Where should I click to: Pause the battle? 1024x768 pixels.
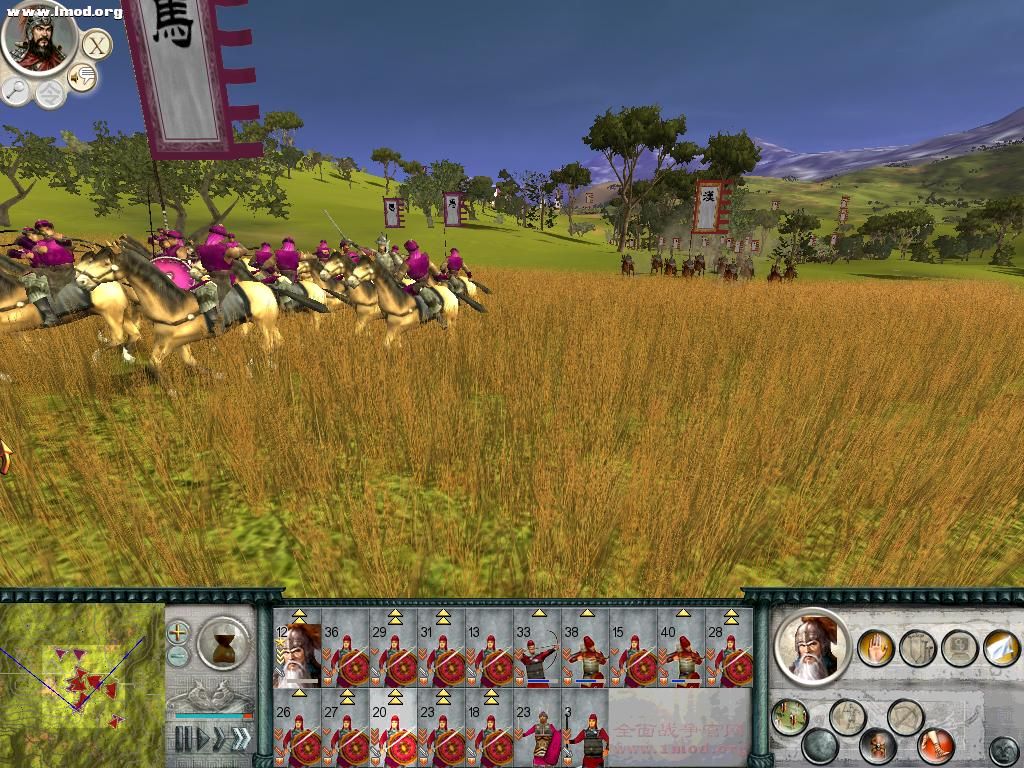click(183, 739)
